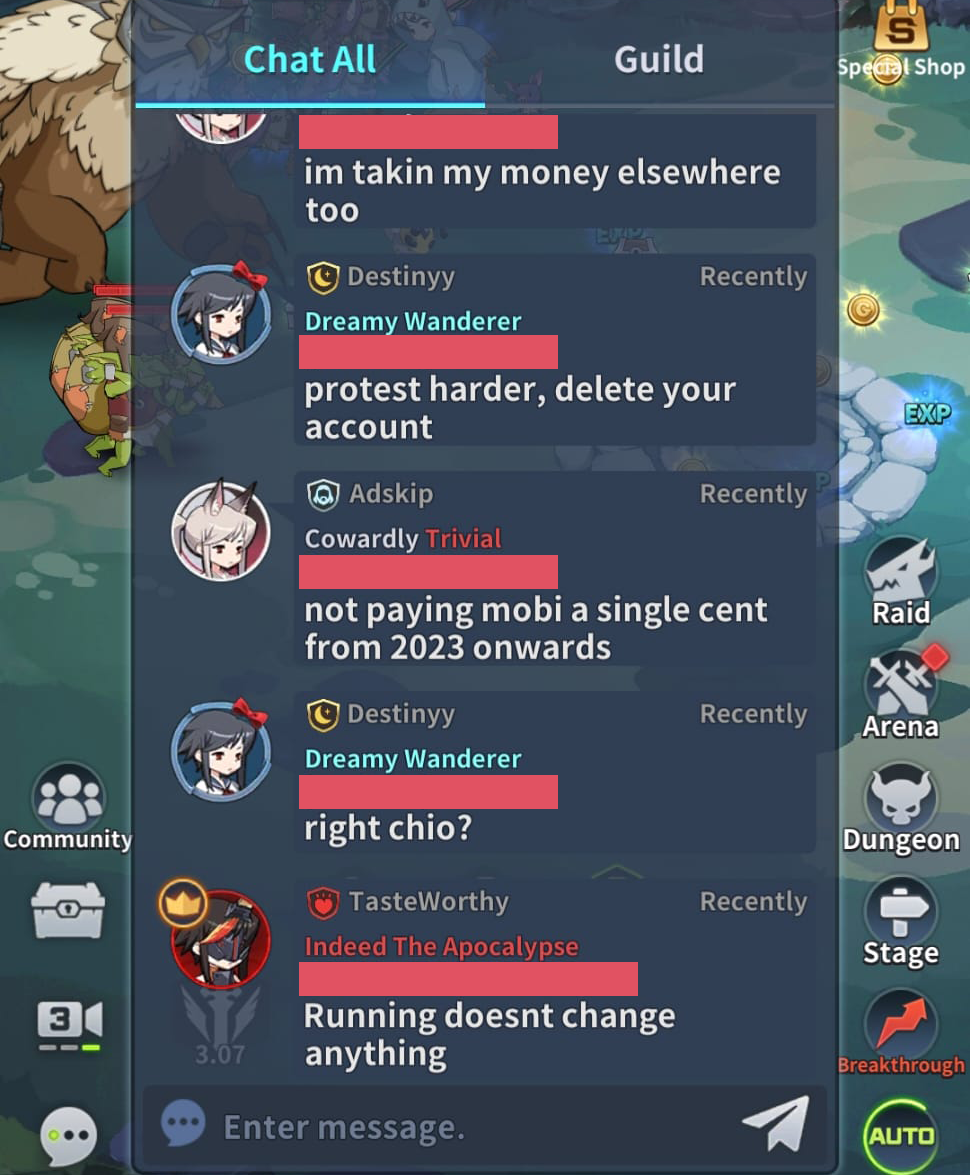Select TasteWorthy's "Running doesnt change anything" message

pyautogui.click(x=490, y=1034)
